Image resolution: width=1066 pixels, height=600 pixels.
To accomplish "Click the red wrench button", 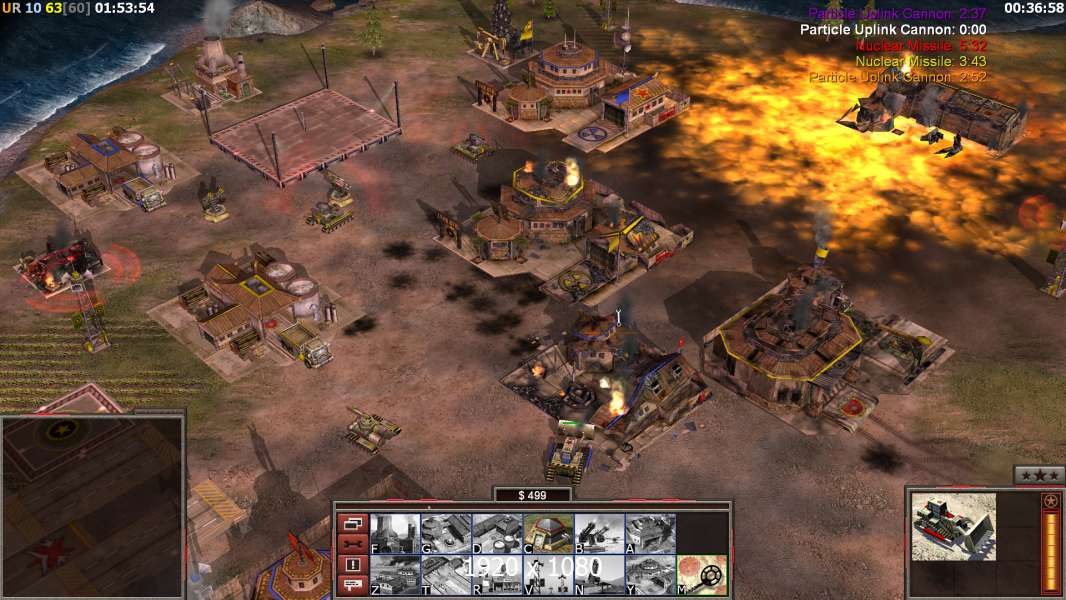I will point(351,544).
